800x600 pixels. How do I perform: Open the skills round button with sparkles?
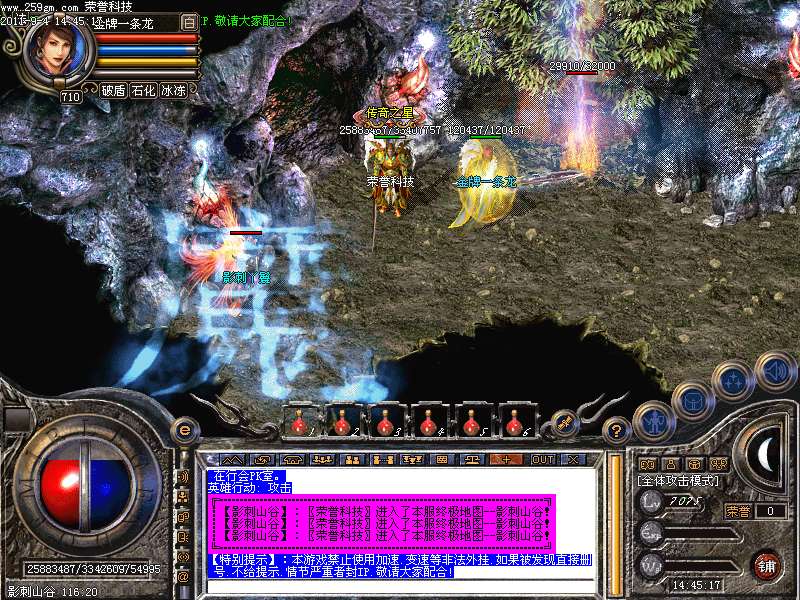[733, 380]
